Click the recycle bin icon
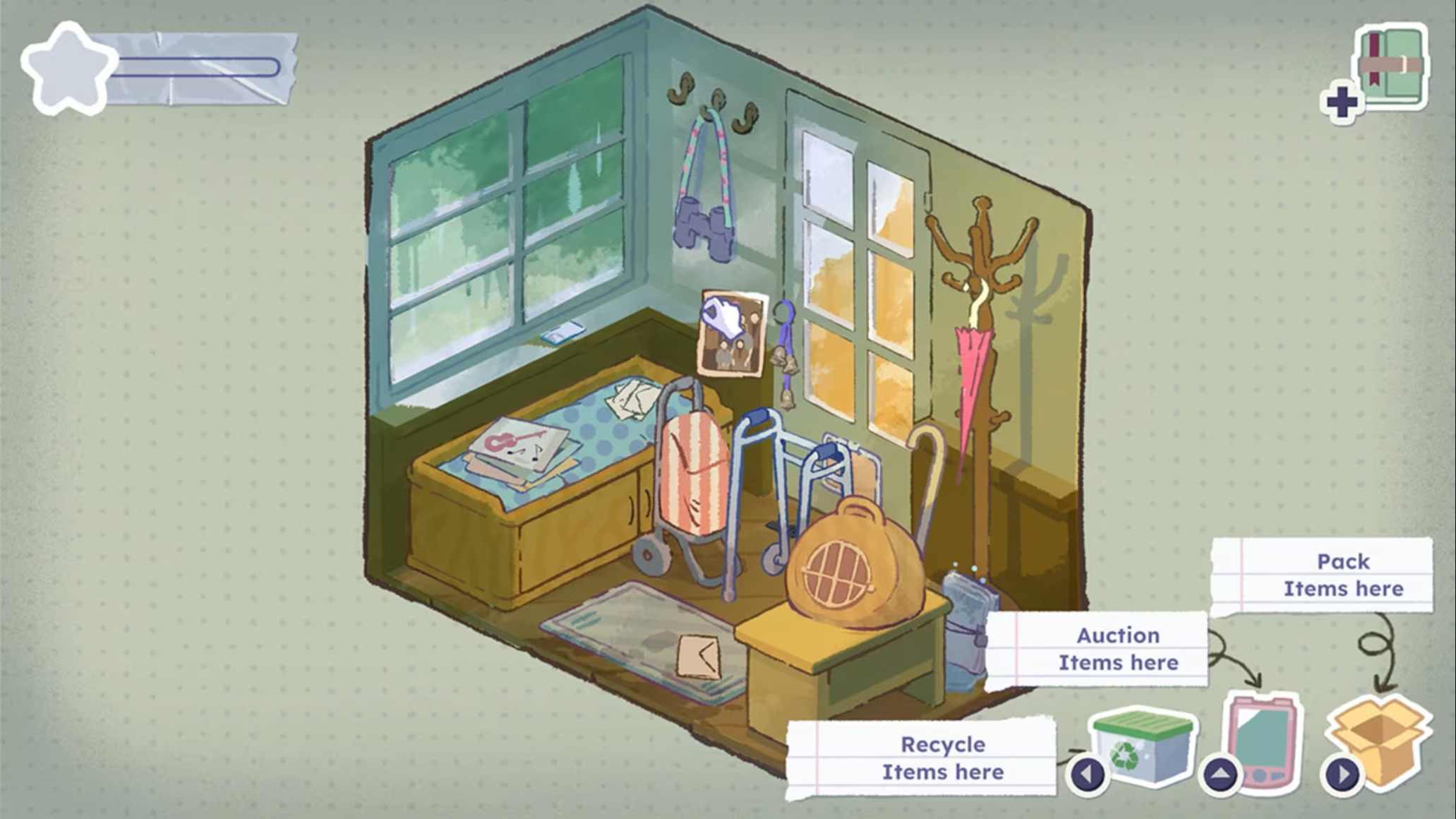 1142,745
